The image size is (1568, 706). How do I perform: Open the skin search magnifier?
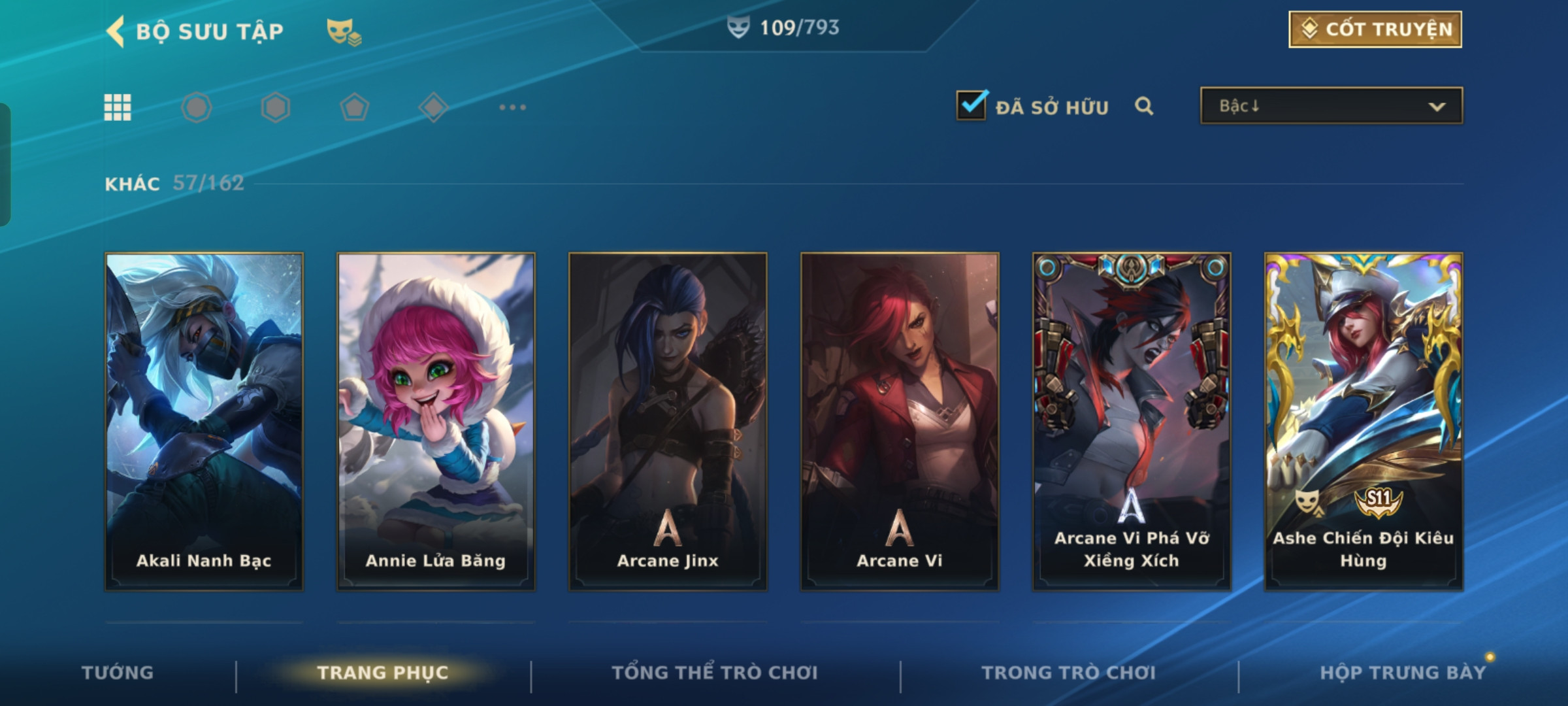click(1144, 106)
